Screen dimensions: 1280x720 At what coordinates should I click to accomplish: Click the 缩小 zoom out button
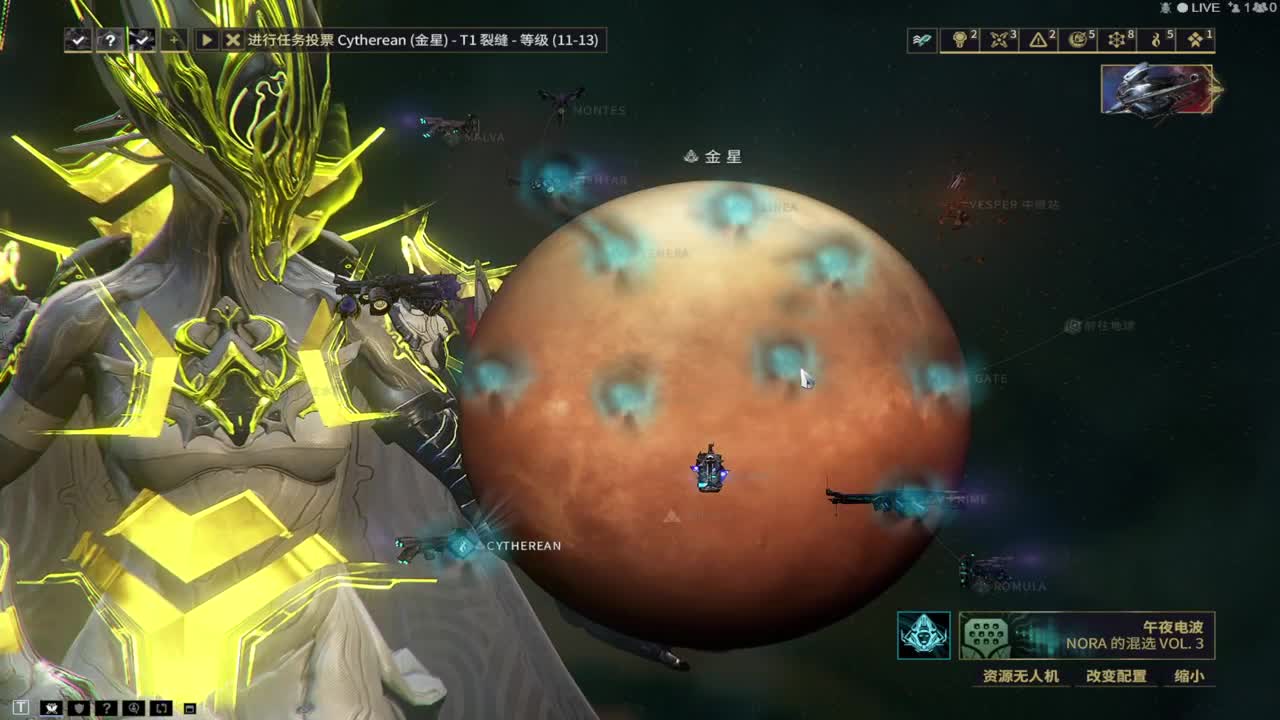click(1189, 676)
